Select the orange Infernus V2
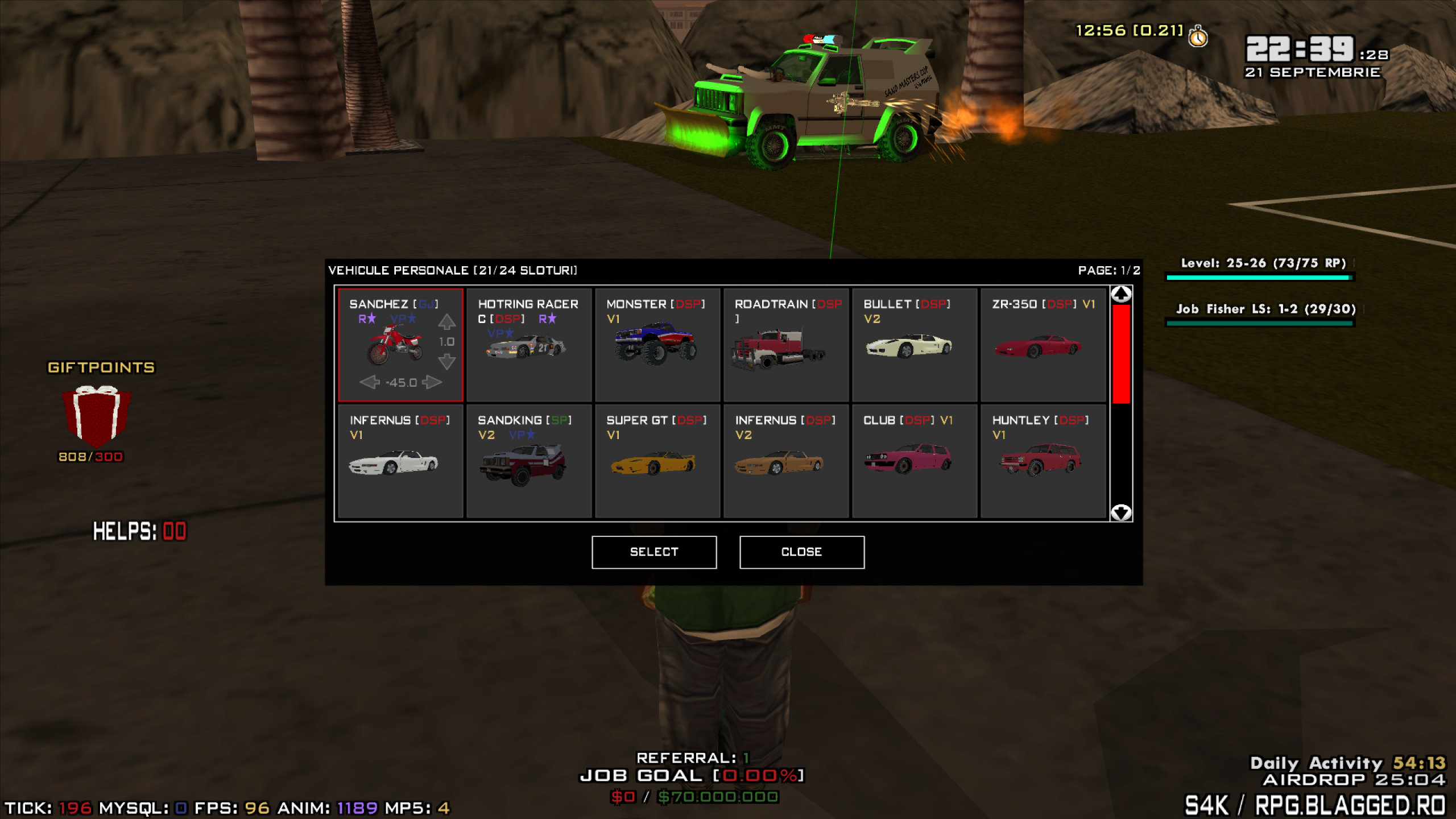Screen dimensions: 1456x819 coord(786,461)
